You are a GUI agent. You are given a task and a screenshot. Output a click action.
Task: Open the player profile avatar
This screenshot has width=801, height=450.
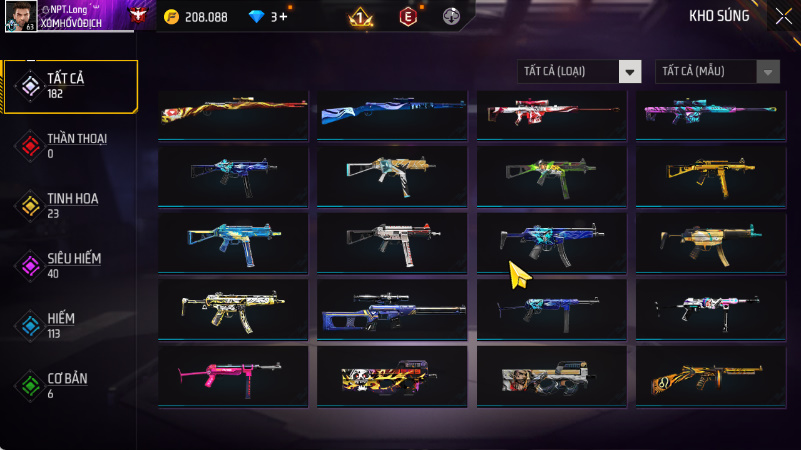point(20,16)
